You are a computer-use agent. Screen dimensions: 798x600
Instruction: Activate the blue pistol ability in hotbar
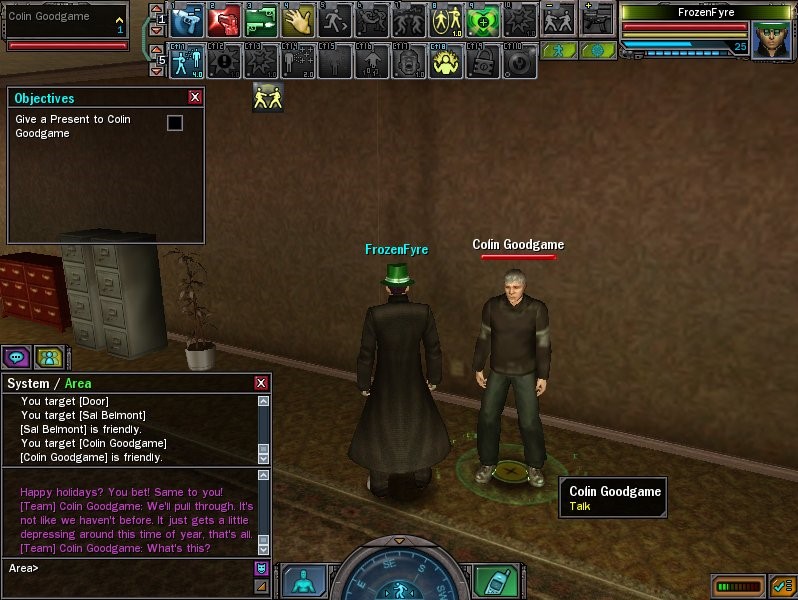click(187, 21)
